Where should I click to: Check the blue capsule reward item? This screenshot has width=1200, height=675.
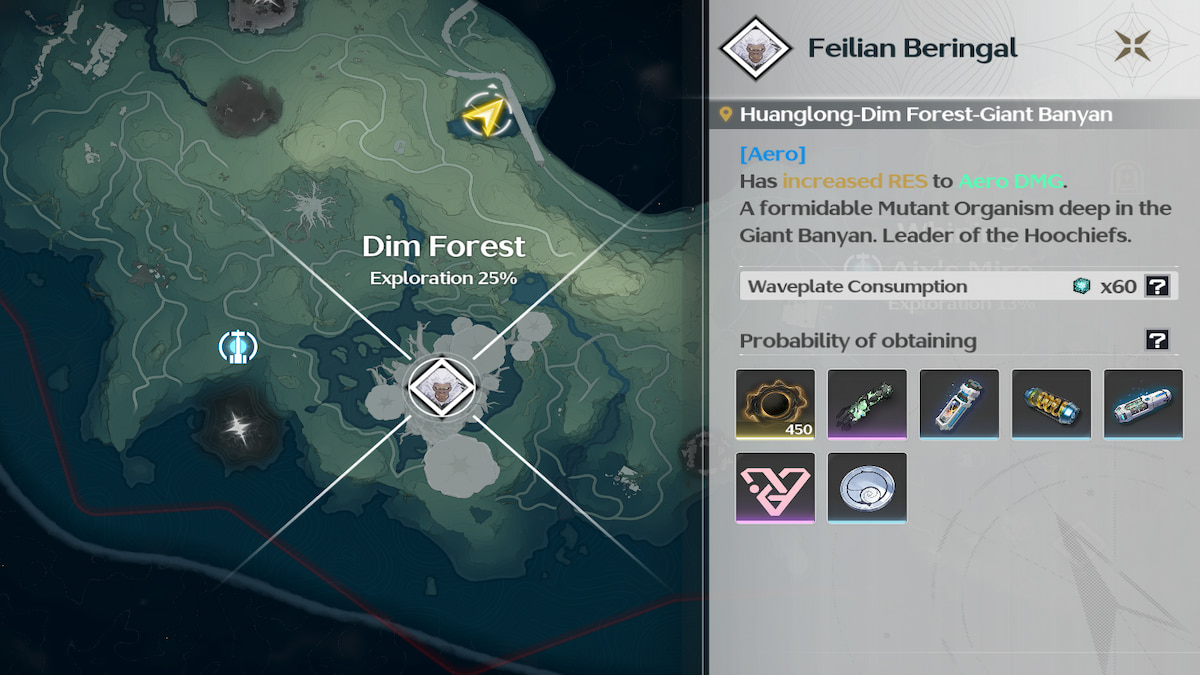click(x=1143, y=405)
